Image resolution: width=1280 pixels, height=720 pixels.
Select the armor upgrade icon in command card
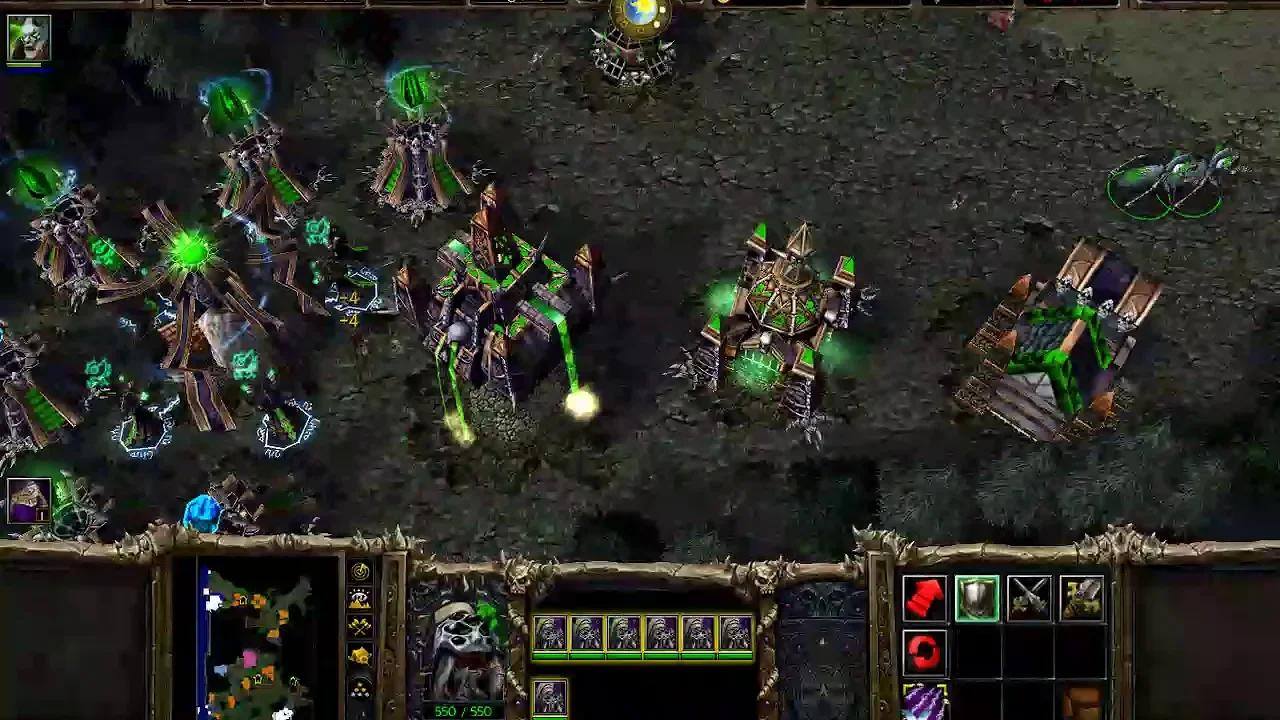[1082, 598]
